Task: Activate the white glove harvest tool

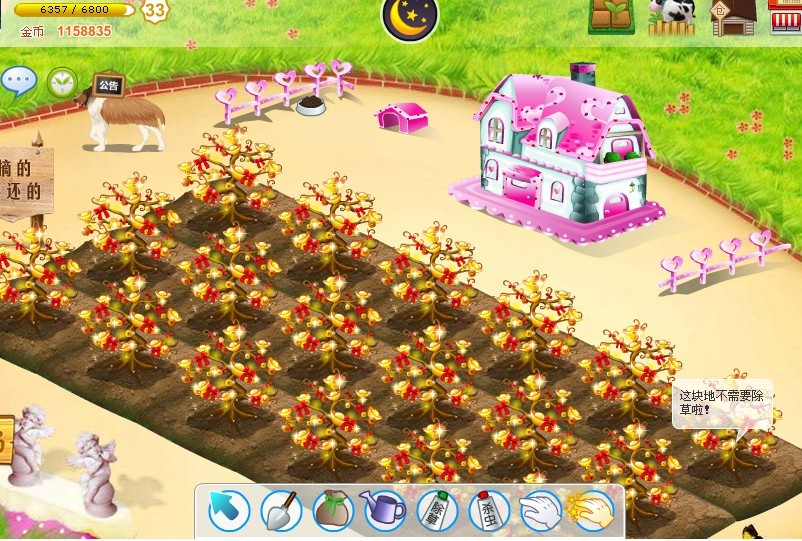Action: coord(541,511)
